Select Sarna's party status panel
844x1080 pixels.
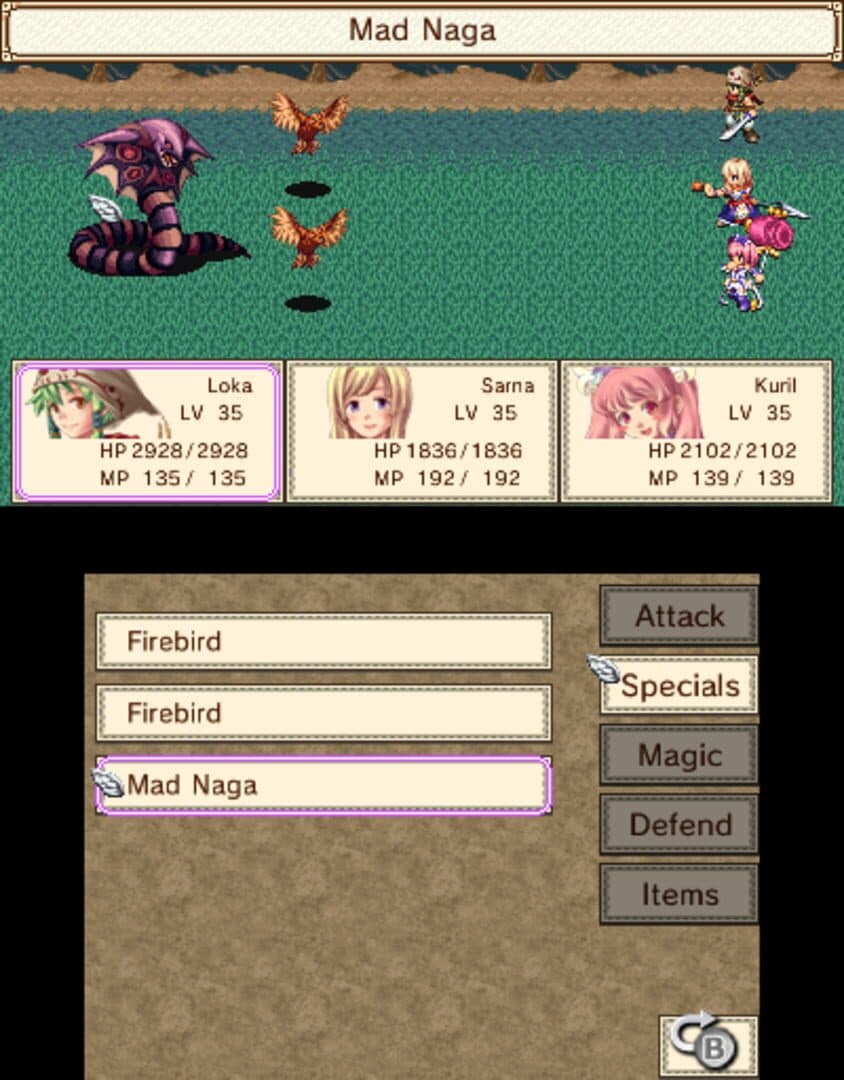pos(421,431)
